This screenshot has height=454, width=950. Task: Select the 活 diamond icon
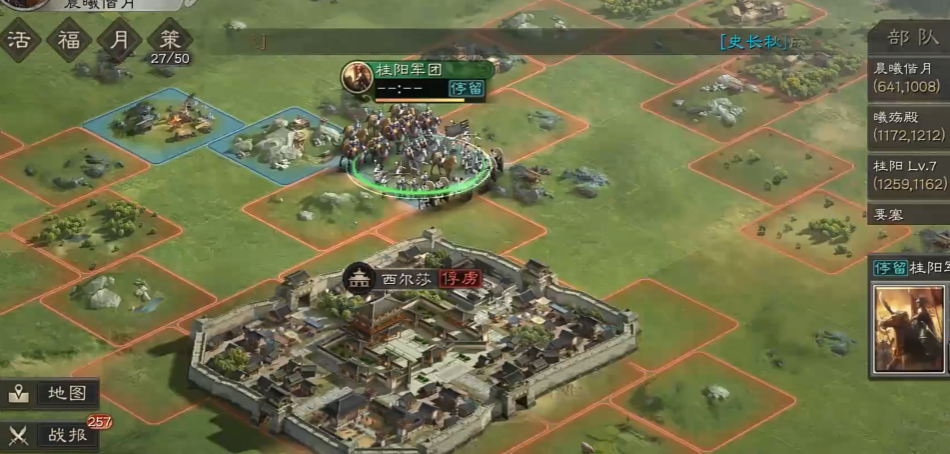tap(18, 40)
